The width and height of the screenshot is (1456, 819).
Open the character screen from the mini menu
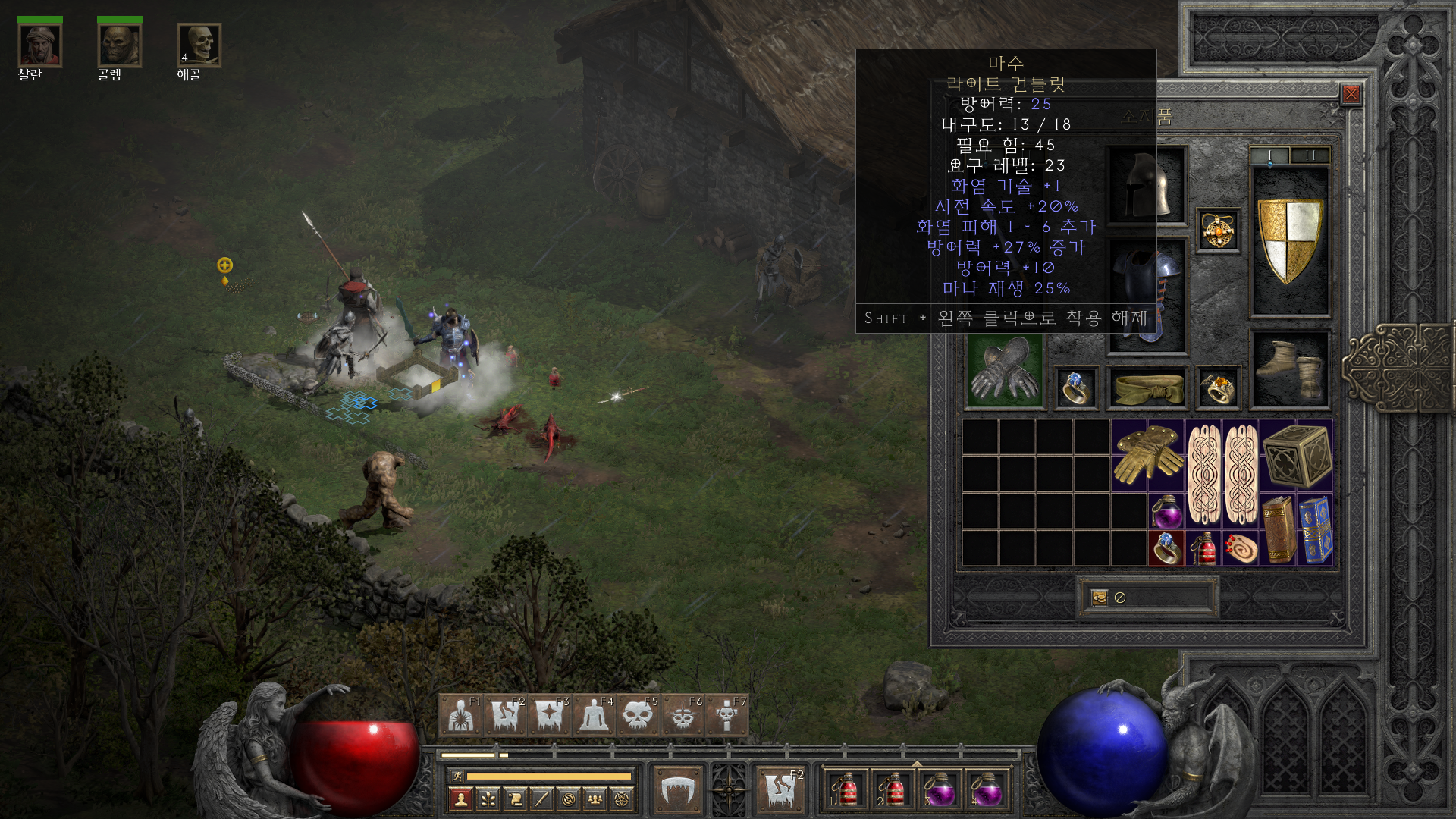[x=460, y=799]
